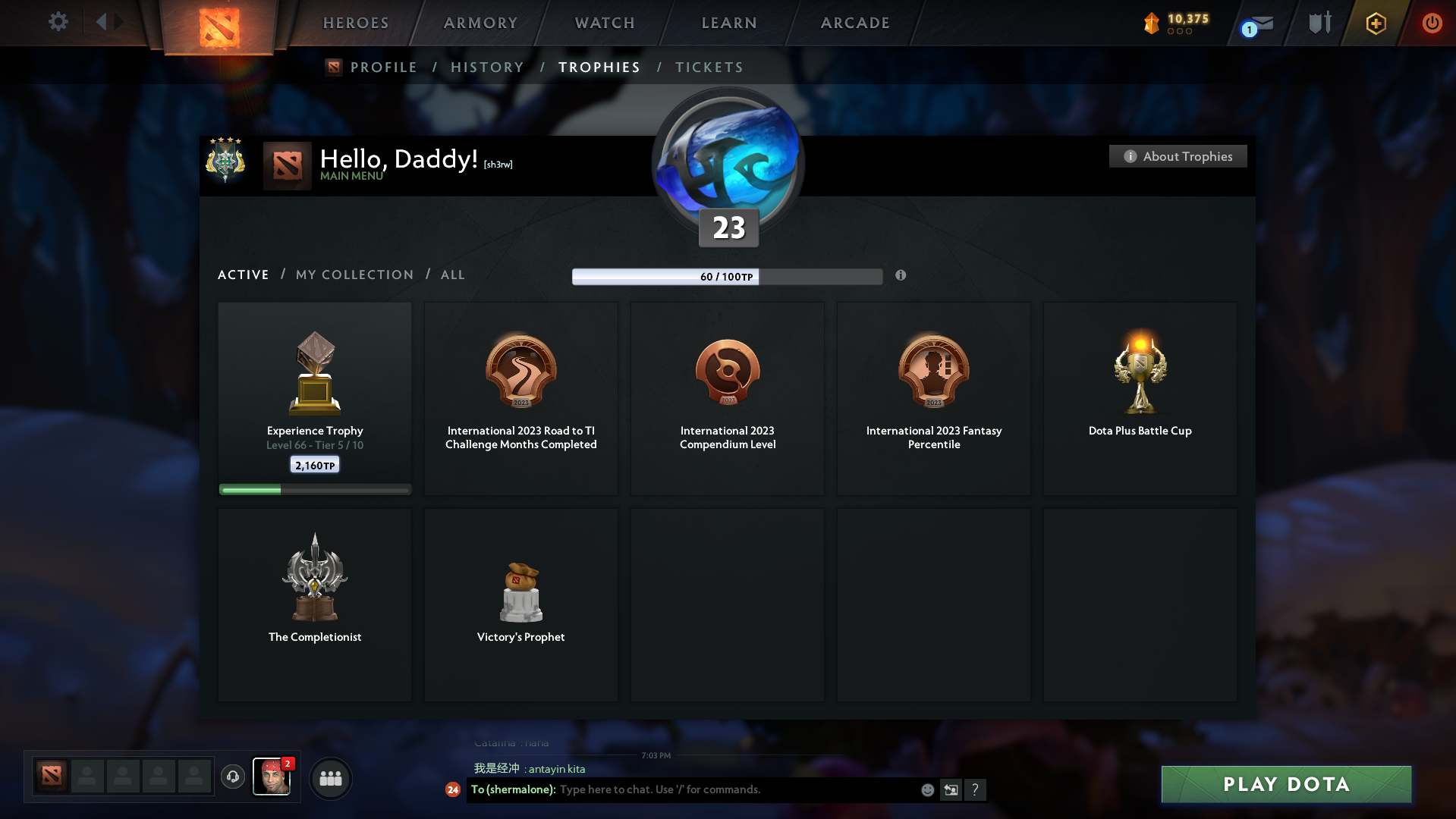Expand the ALL trophies view
Image resolution: width=1456 pixels, height=819 pixels.
452,275
